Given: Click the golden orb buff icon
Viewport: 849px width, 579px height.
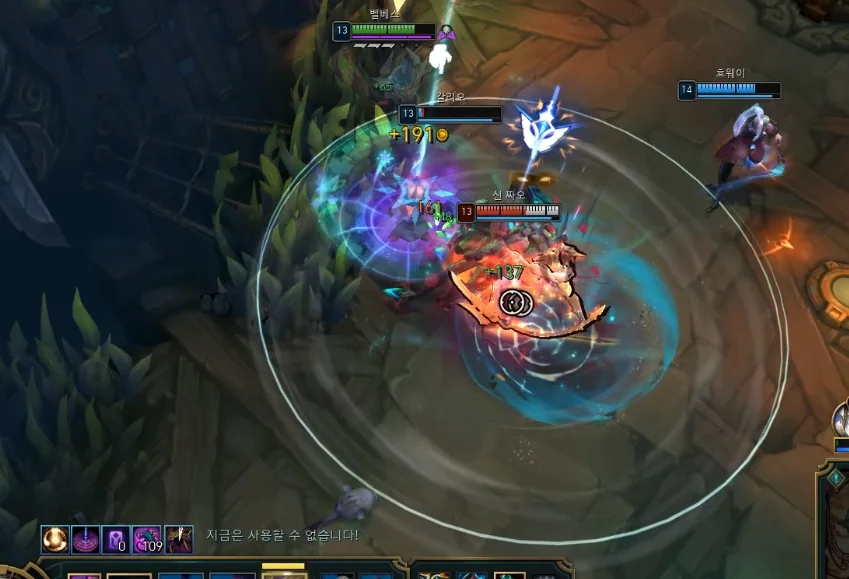Looking at the screenshot, I should (x=55, y=539).
